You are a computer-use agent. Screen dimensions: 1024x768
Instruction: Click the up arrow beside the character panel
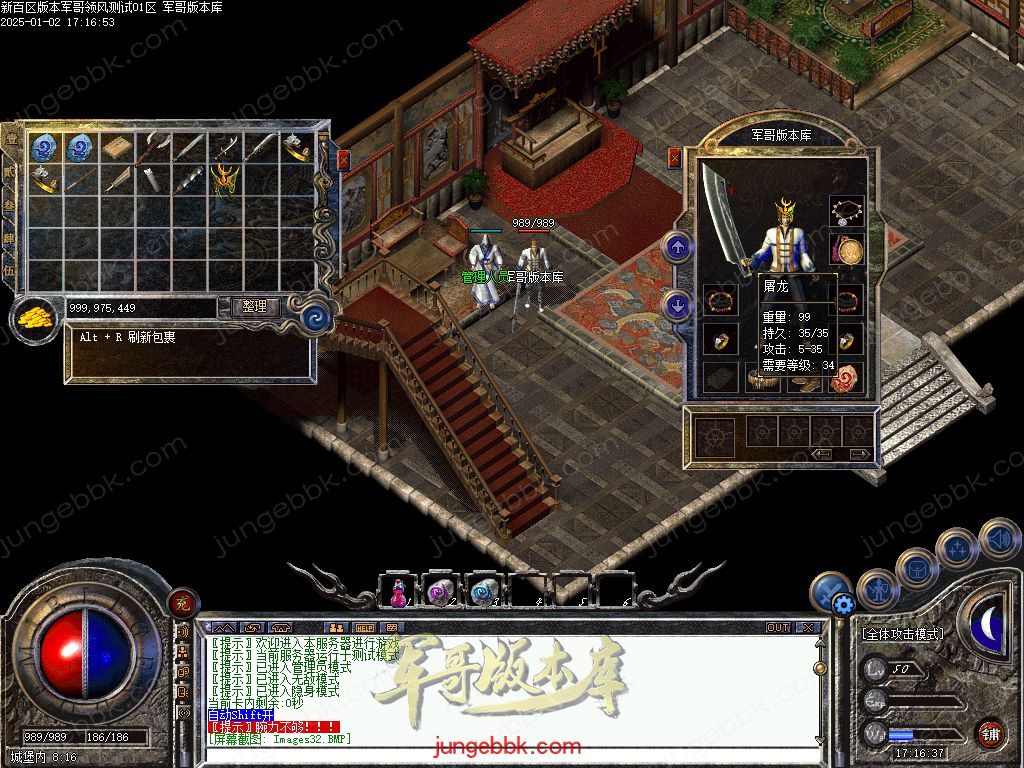pyautogui.click(x=678, y=247)
